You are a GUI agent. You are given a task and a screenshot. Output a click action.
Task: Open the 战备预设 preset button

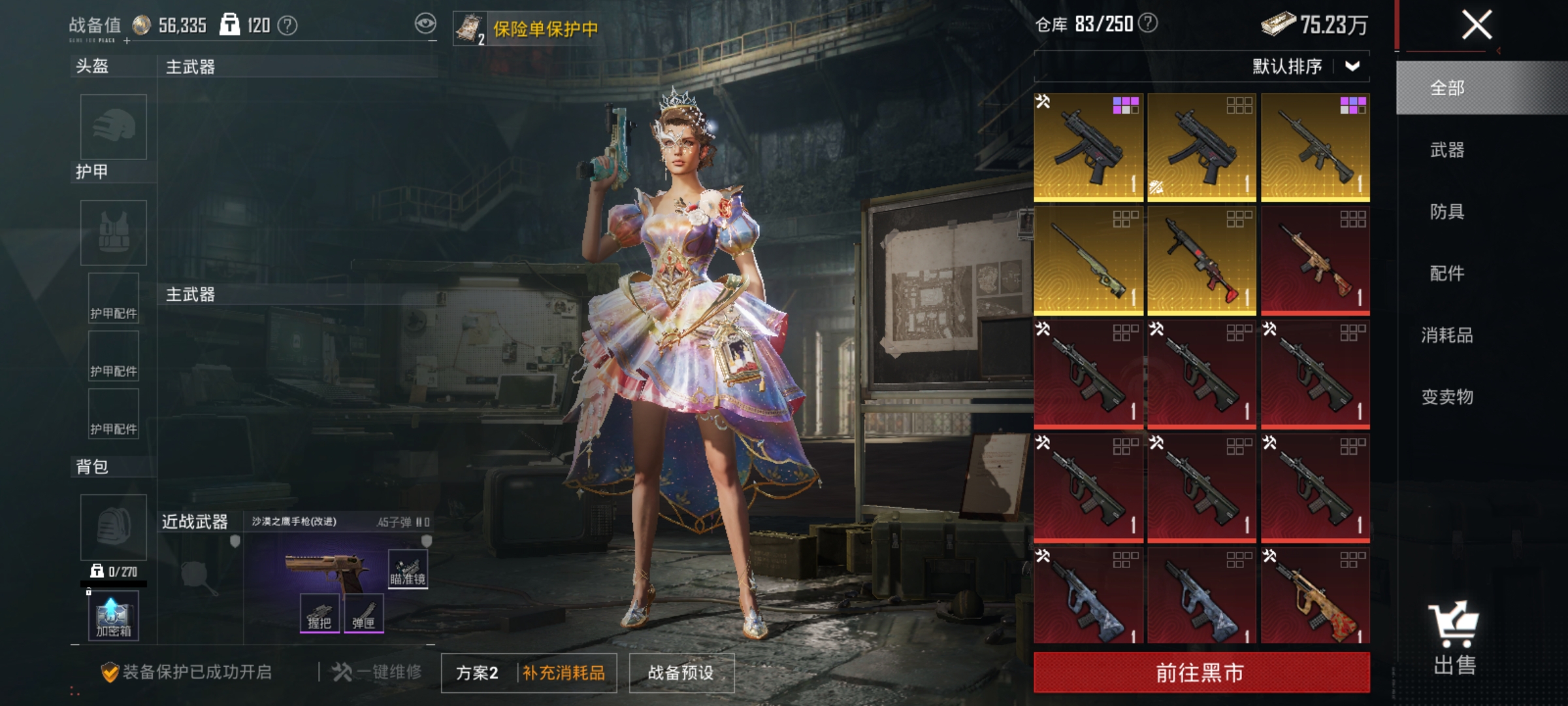pos(681,673)
